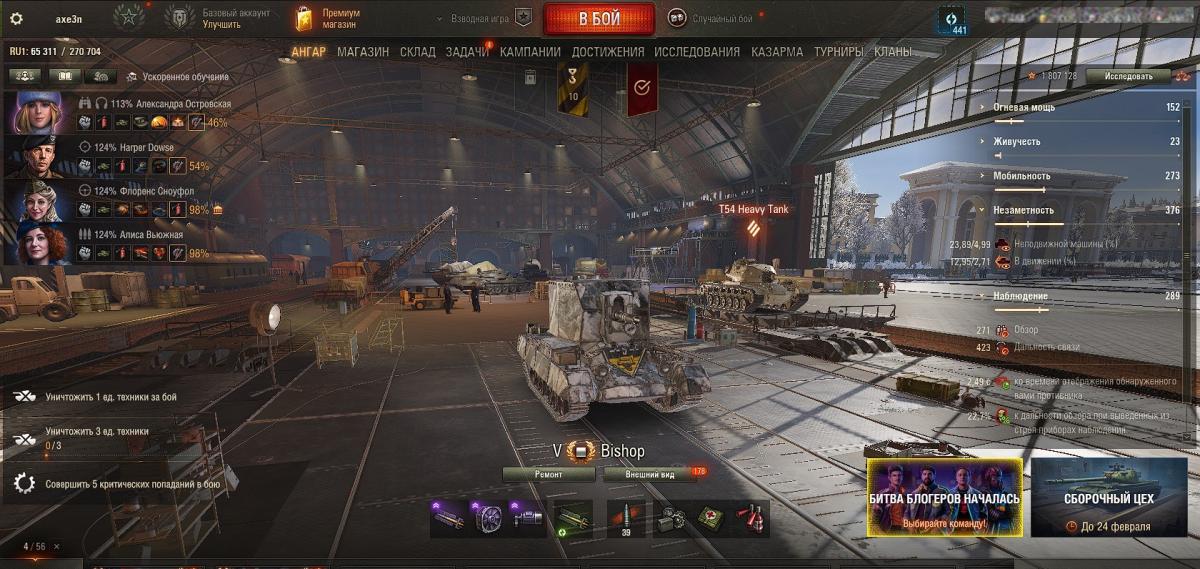Show the ДОСТИЖЕНИЯ tab
The height and width of the screenshot is (569, 1200).
[608, 52]
